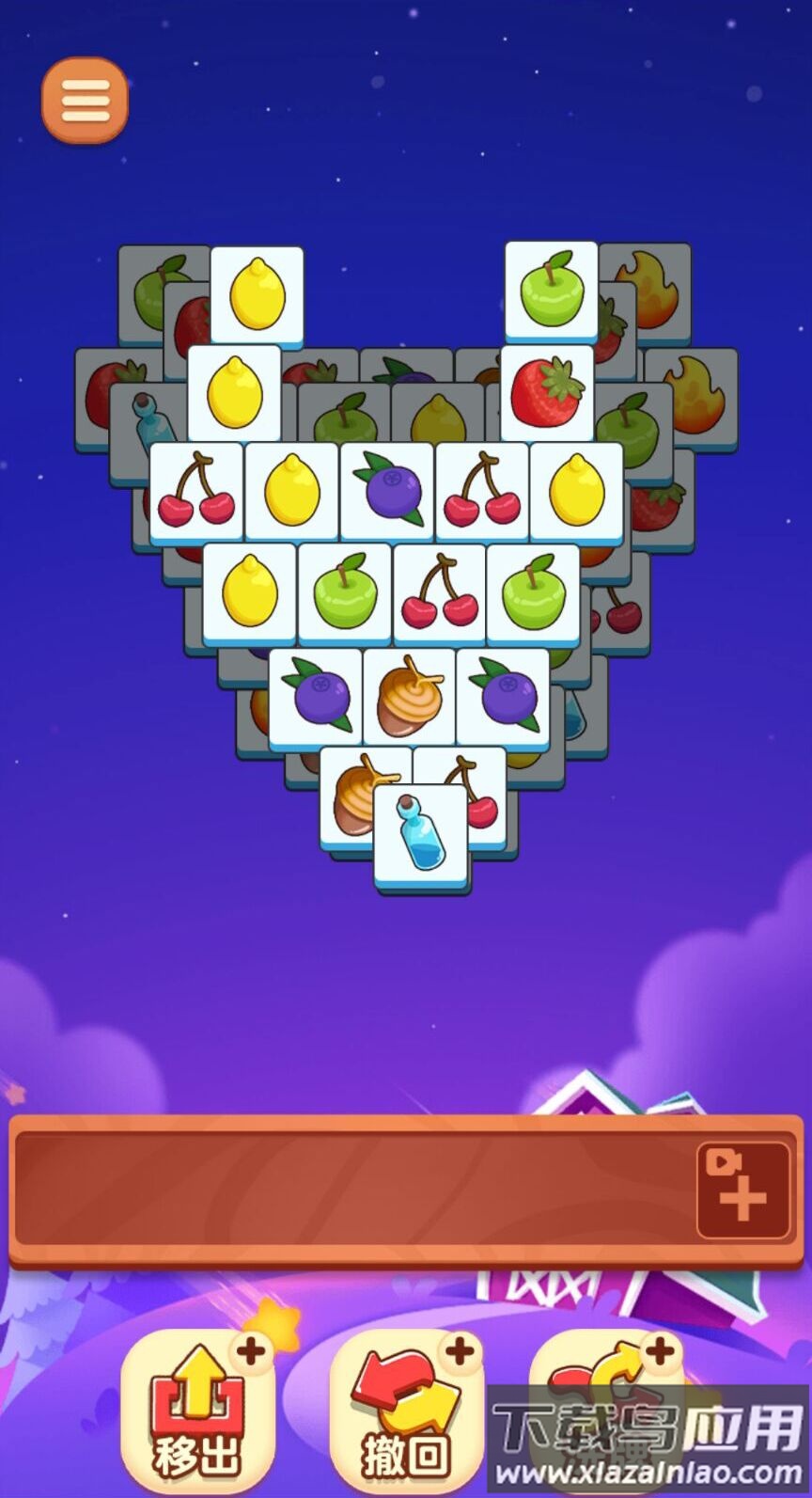
Task: Select the uncovered blue bottle tile
Action: pos(422,834)
